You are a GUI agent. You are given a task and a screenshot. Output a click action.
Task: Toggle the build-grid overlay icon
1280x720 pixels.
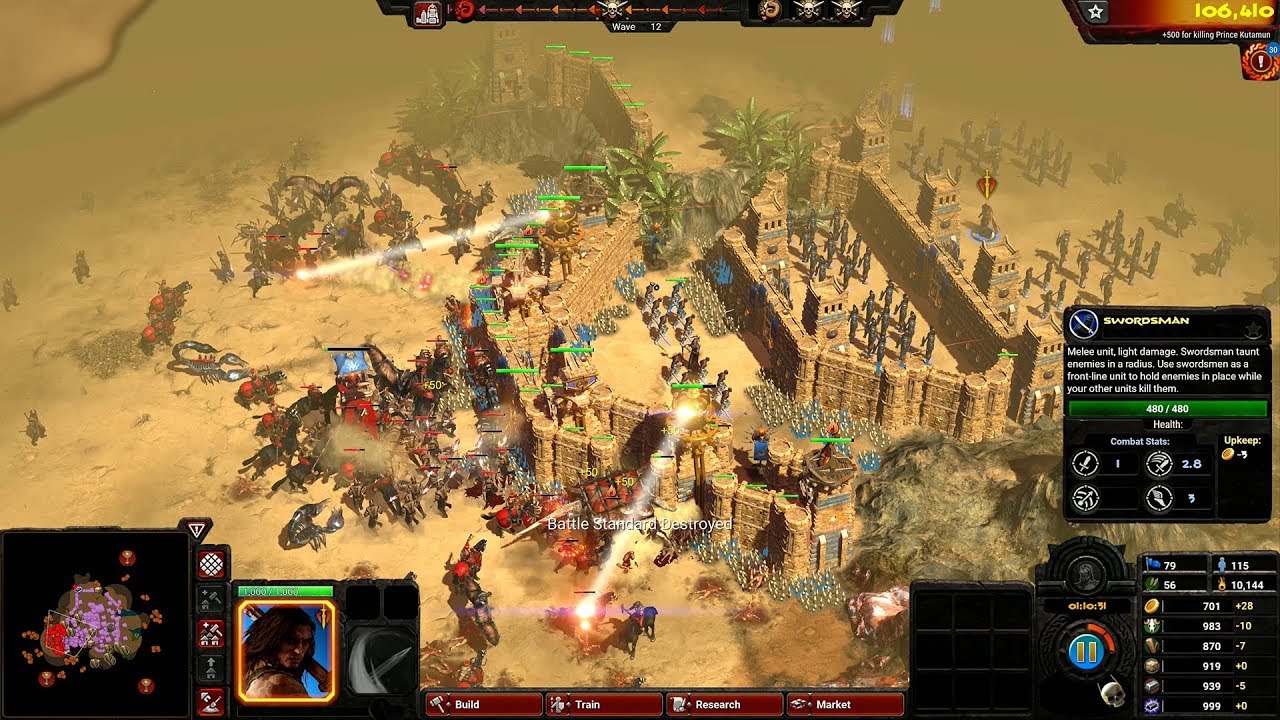(x=210, y=564)
